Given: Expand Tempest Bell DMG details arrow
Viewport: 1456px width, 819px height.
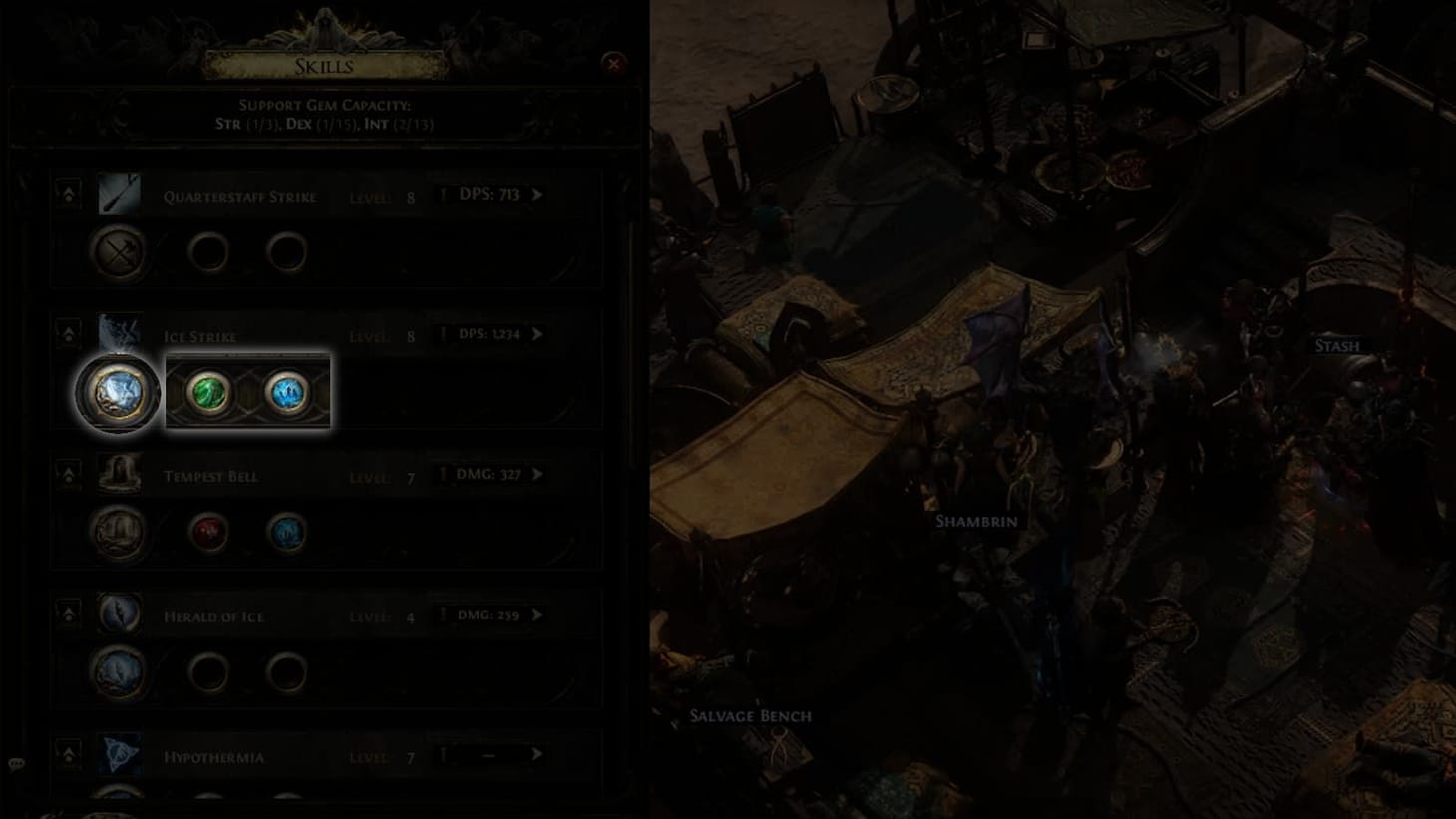Looking at the screenshot, I should [x=536, y=475].
